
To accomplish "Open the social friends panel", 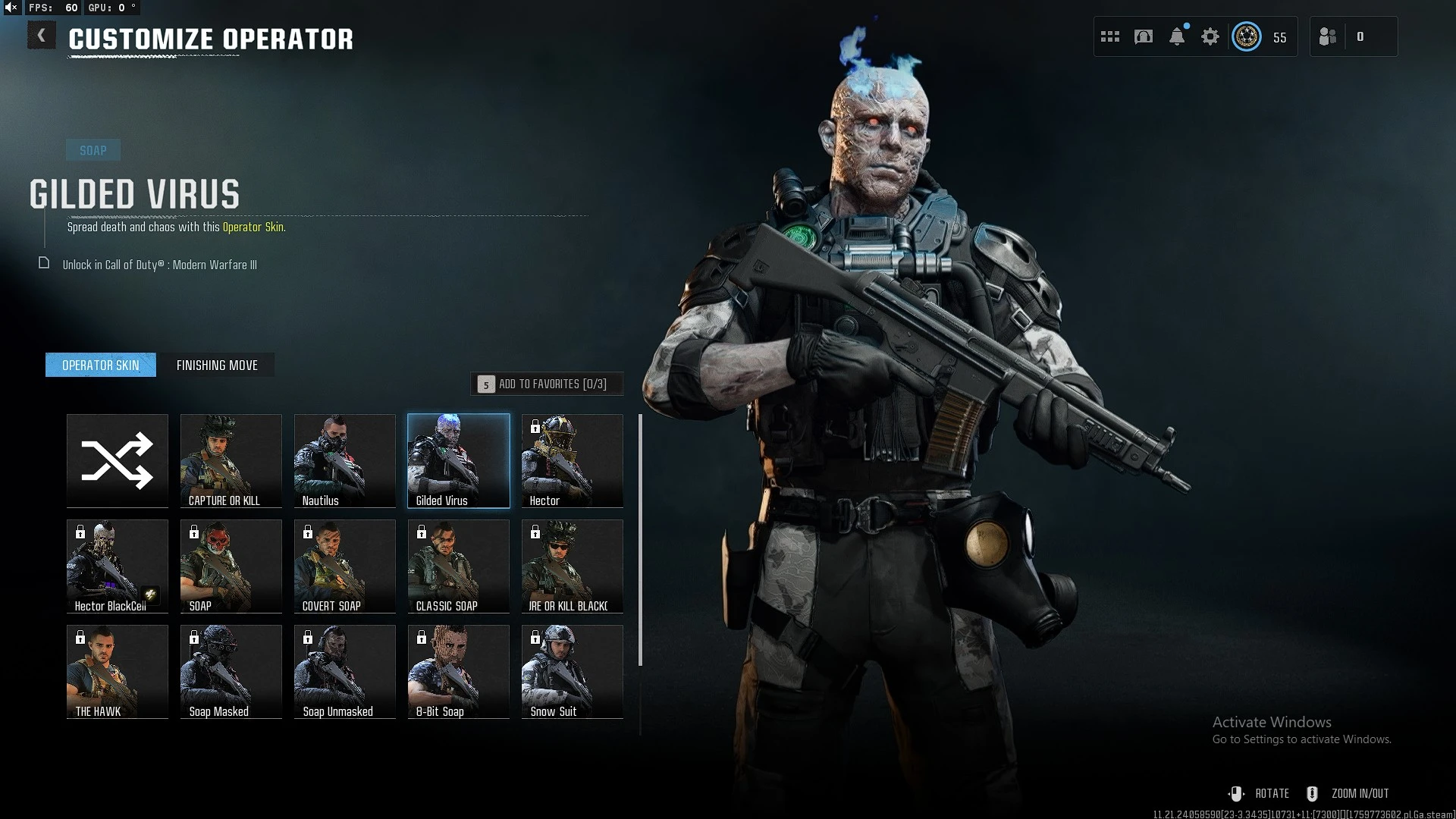I will (1329, 36).
